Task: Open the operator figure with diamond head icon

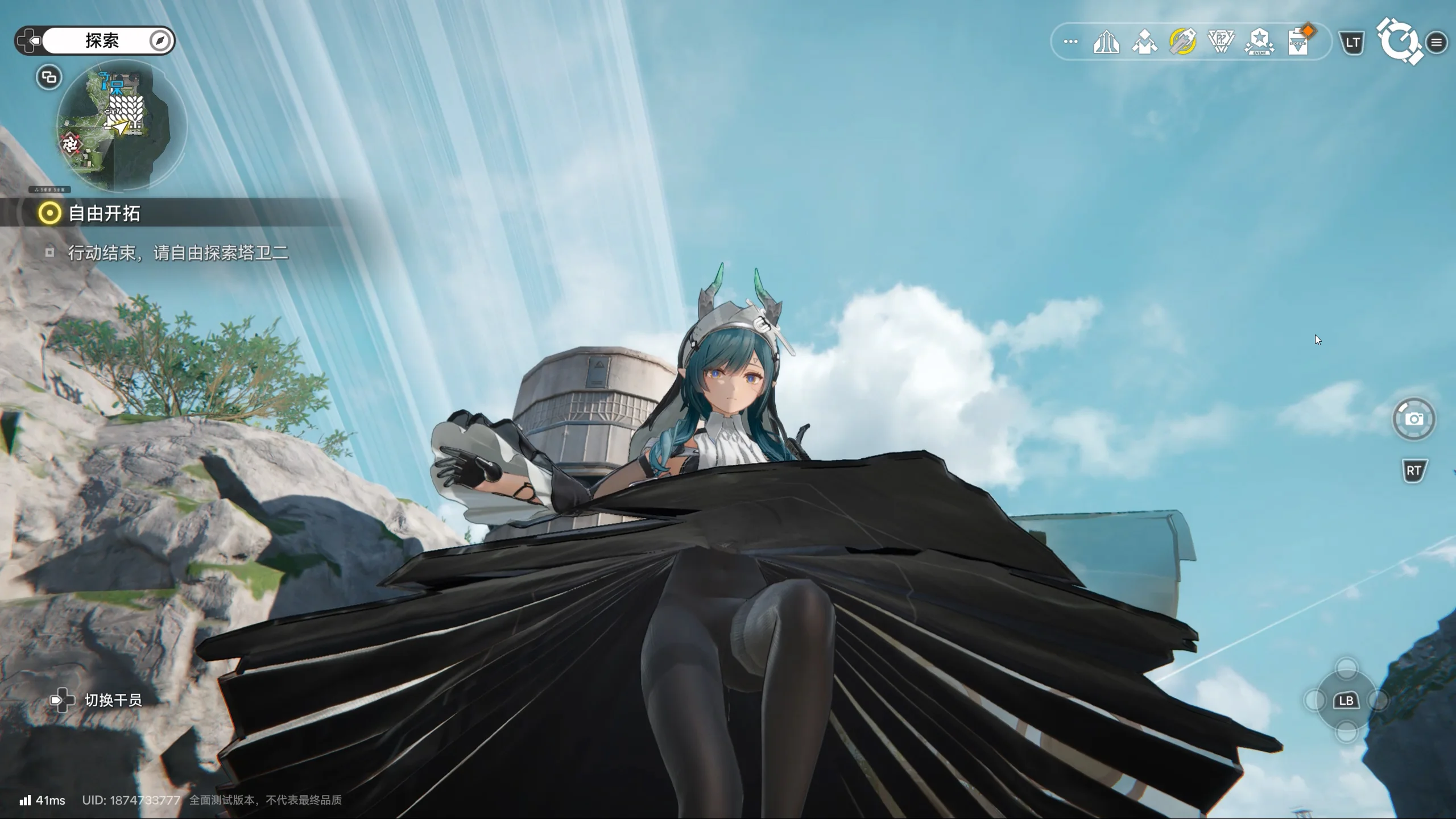Action: click(1144, 42)
